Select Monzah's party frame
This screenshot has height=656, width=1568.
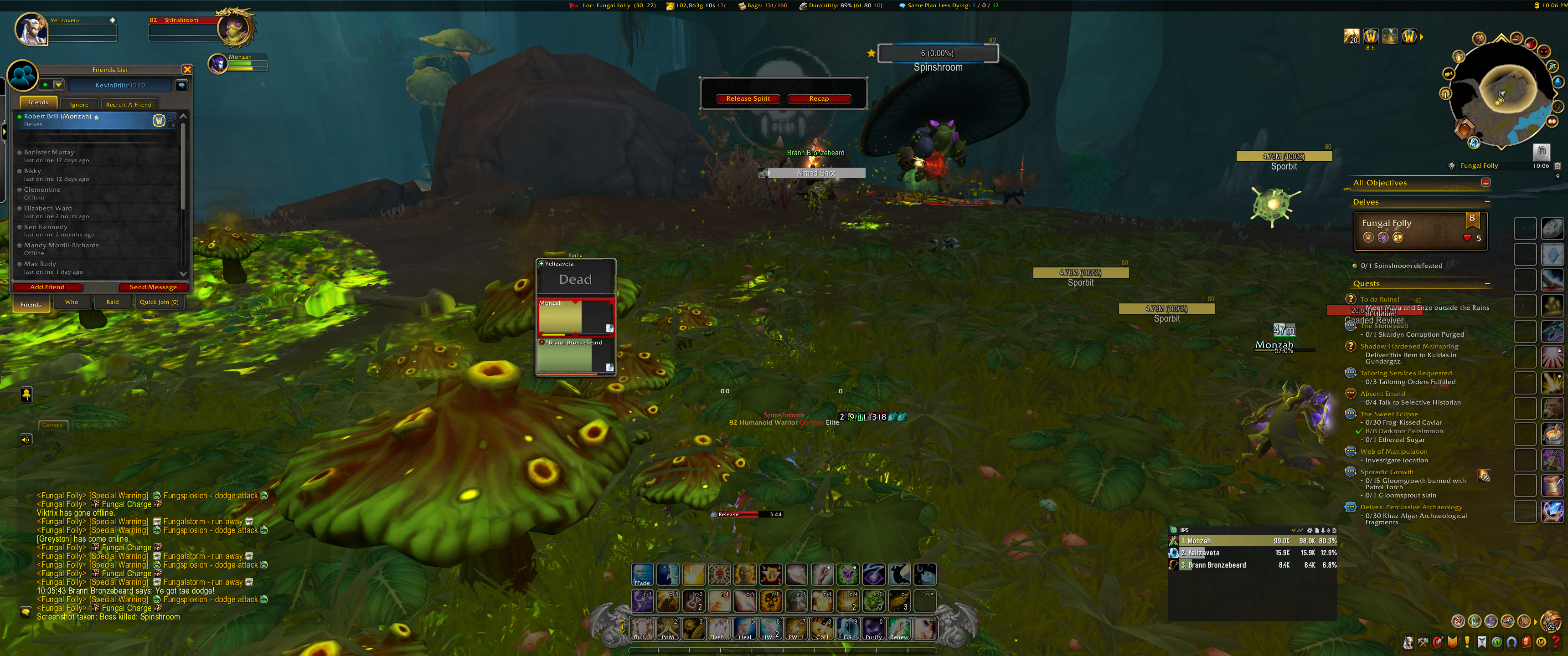(x=575, y=317)
